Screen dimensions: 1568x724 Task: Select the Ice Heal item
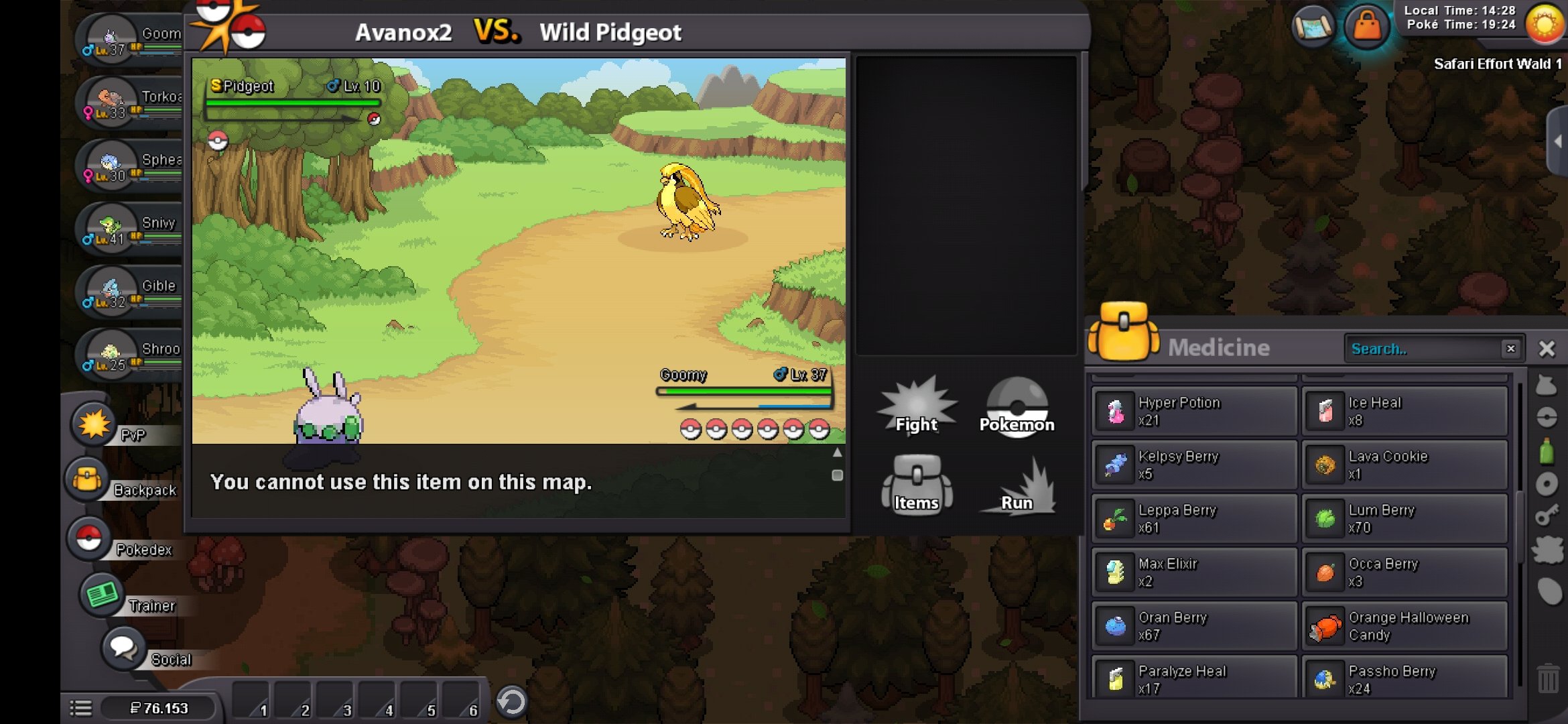(1404, 411)
